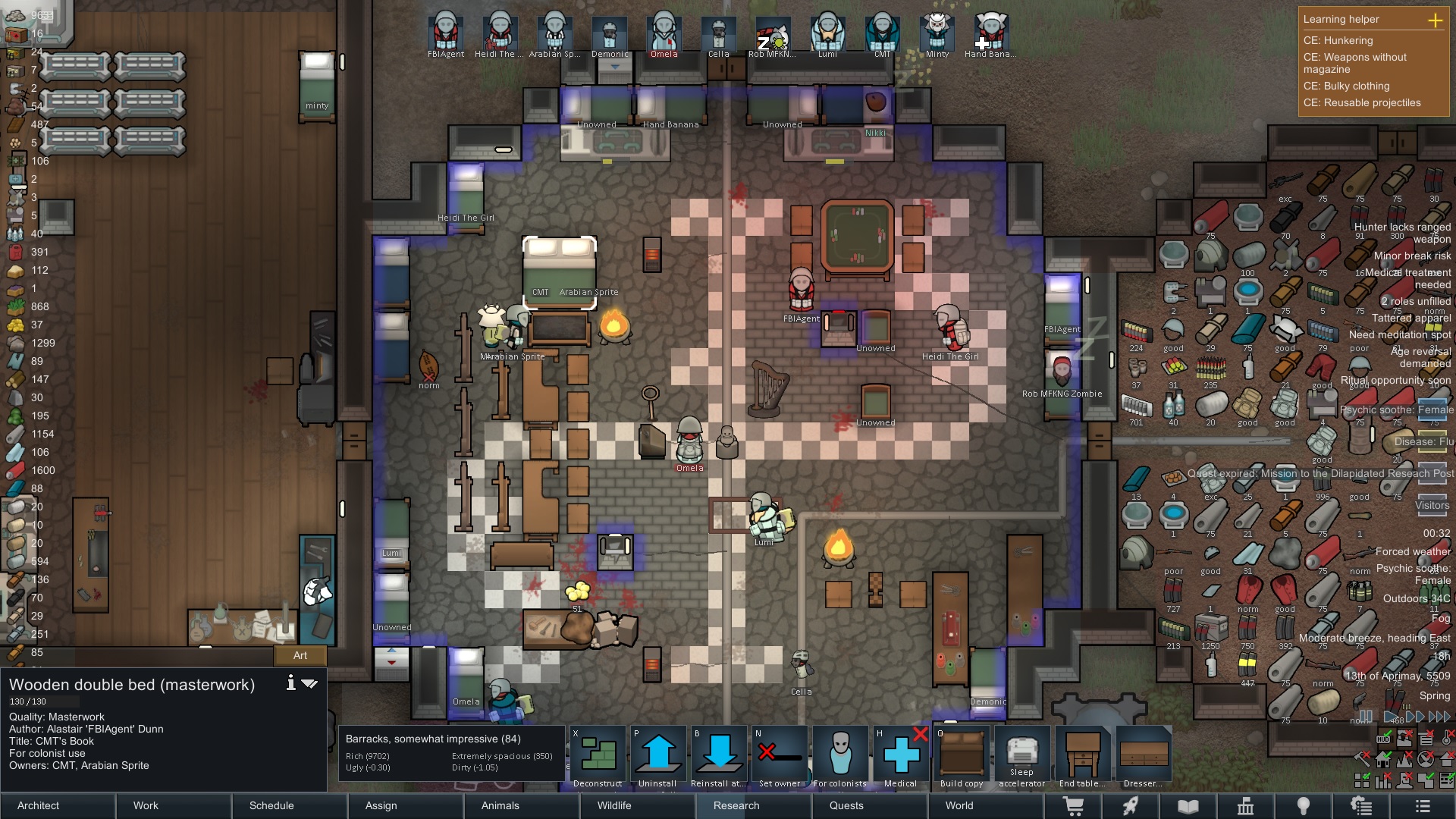Choose the Set owner command
This screenshot has width=1456, height=819.
tap(780, 756)
